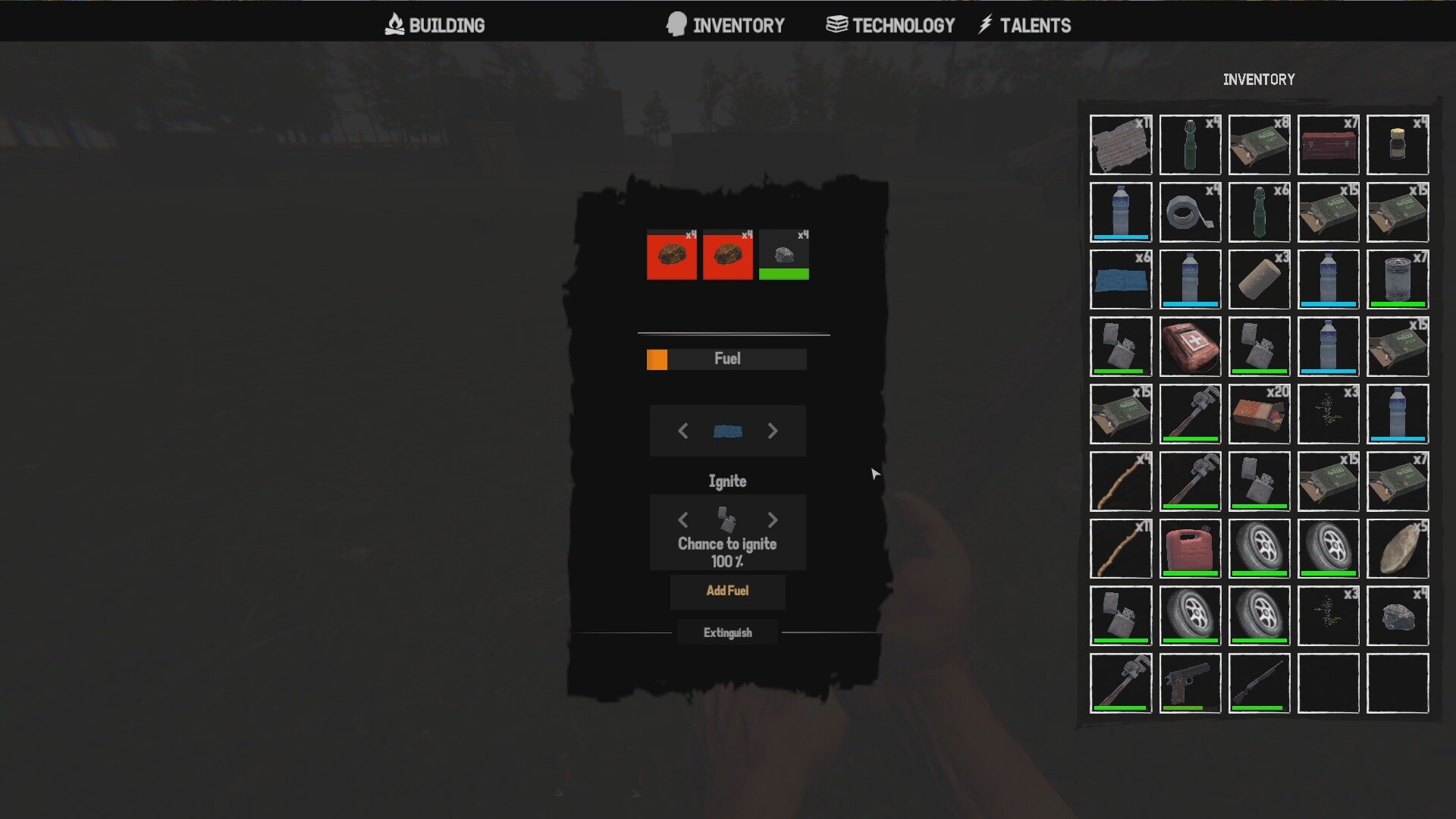1456x819 pixels.
Task: Open the BUILDING menu at the top
Action: pyautogui.click(x=433, y=24)
